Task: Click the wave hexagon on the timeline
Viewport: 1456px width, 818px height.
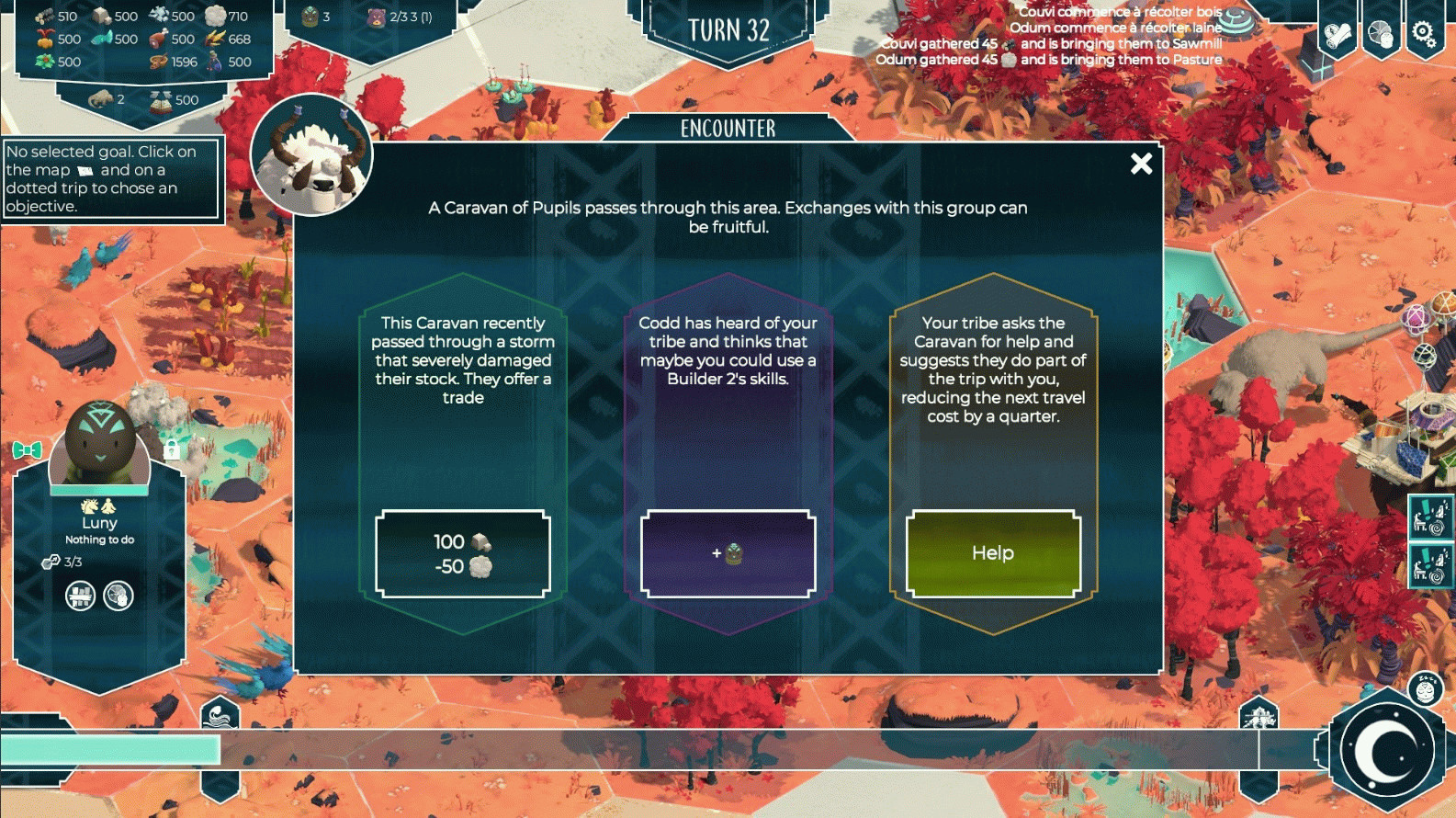Action: (x=220, y=714)
